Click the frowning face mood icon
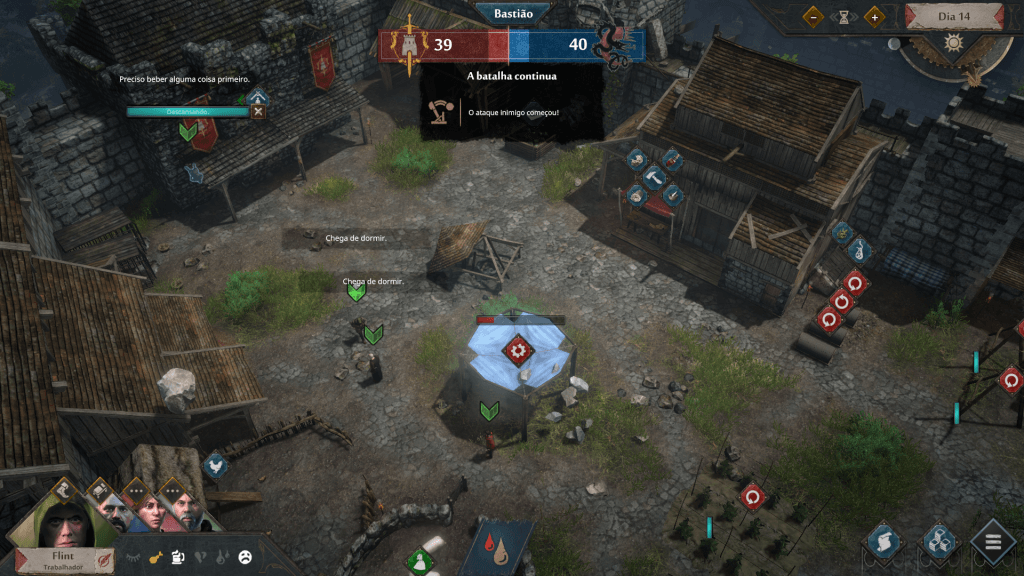 click(244, 558)
